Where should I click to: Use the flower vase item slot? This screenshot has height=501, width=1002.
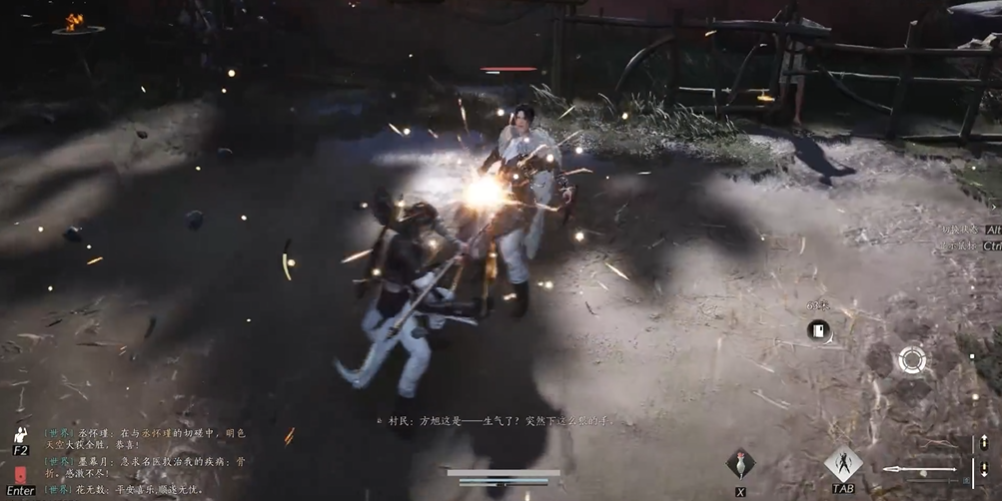[x=740, y=464]
